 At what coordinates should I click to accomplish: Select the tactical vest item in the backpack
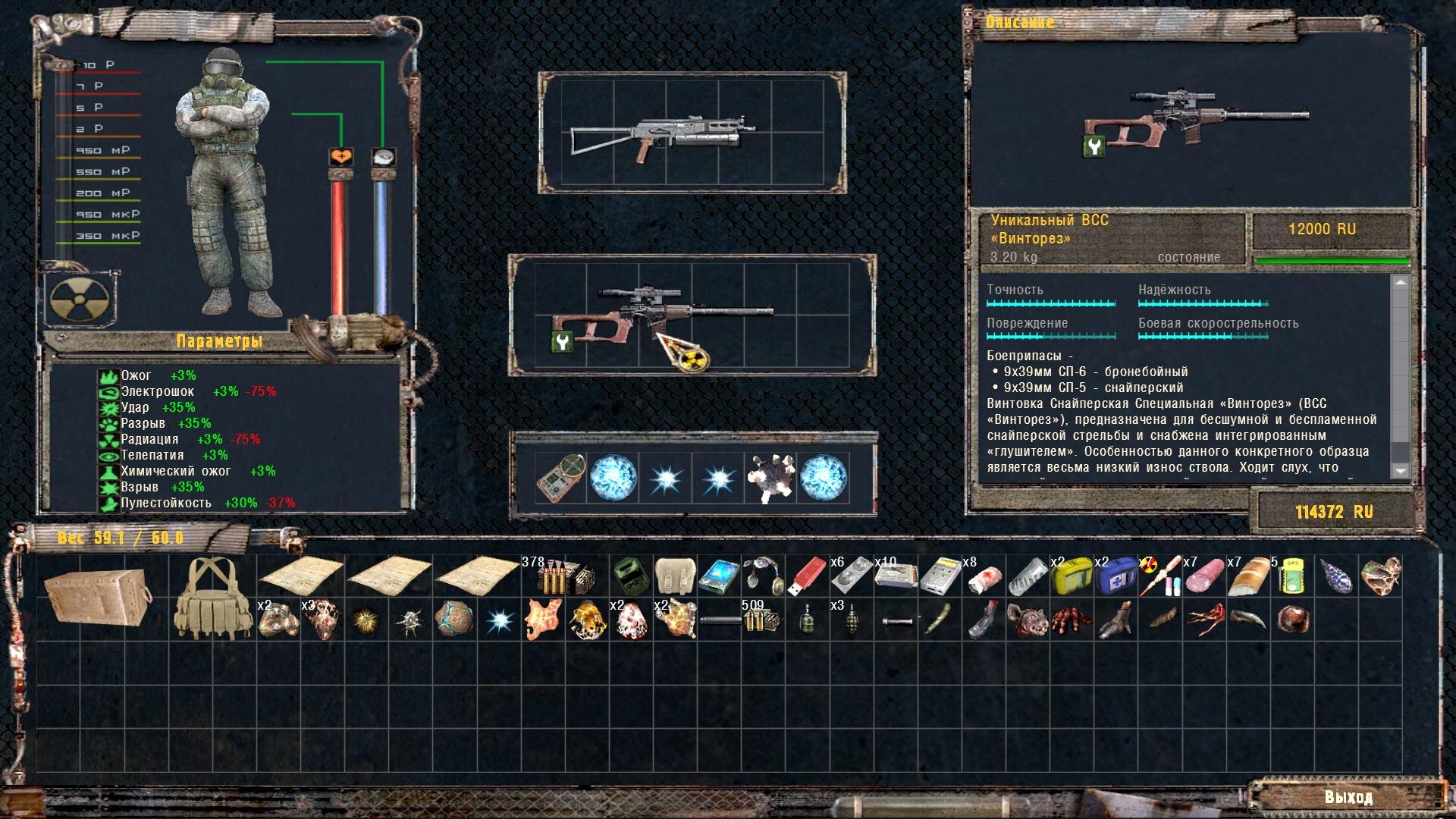tap(212, 598)
